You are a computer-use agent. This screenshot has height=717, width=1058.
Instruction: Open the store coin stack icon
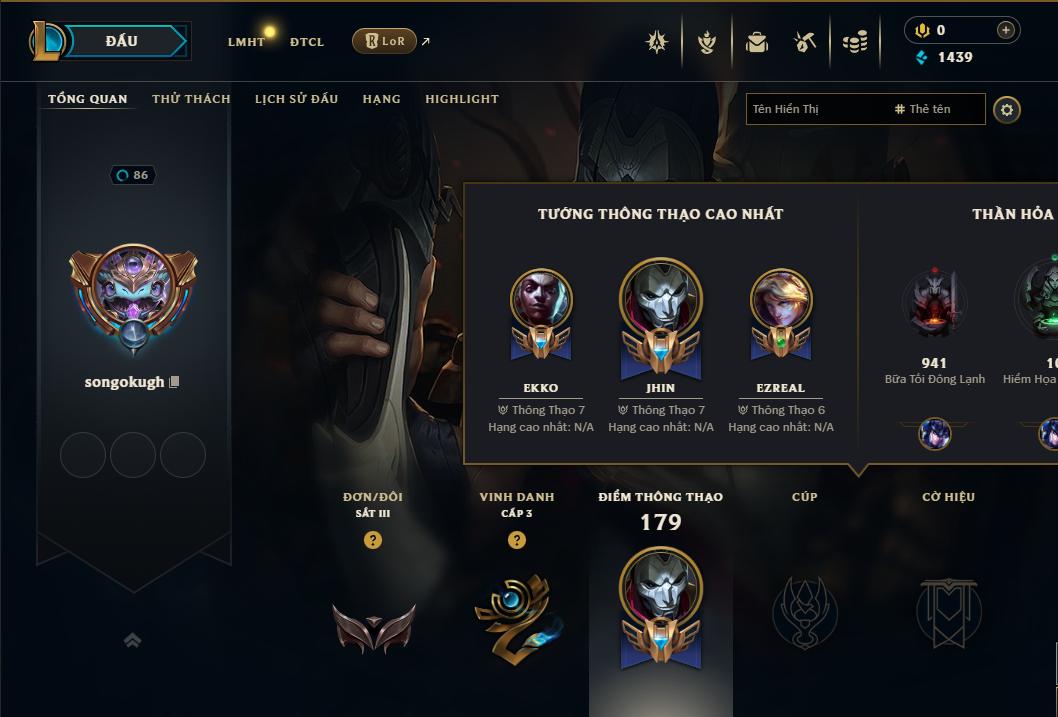point(855,42)
